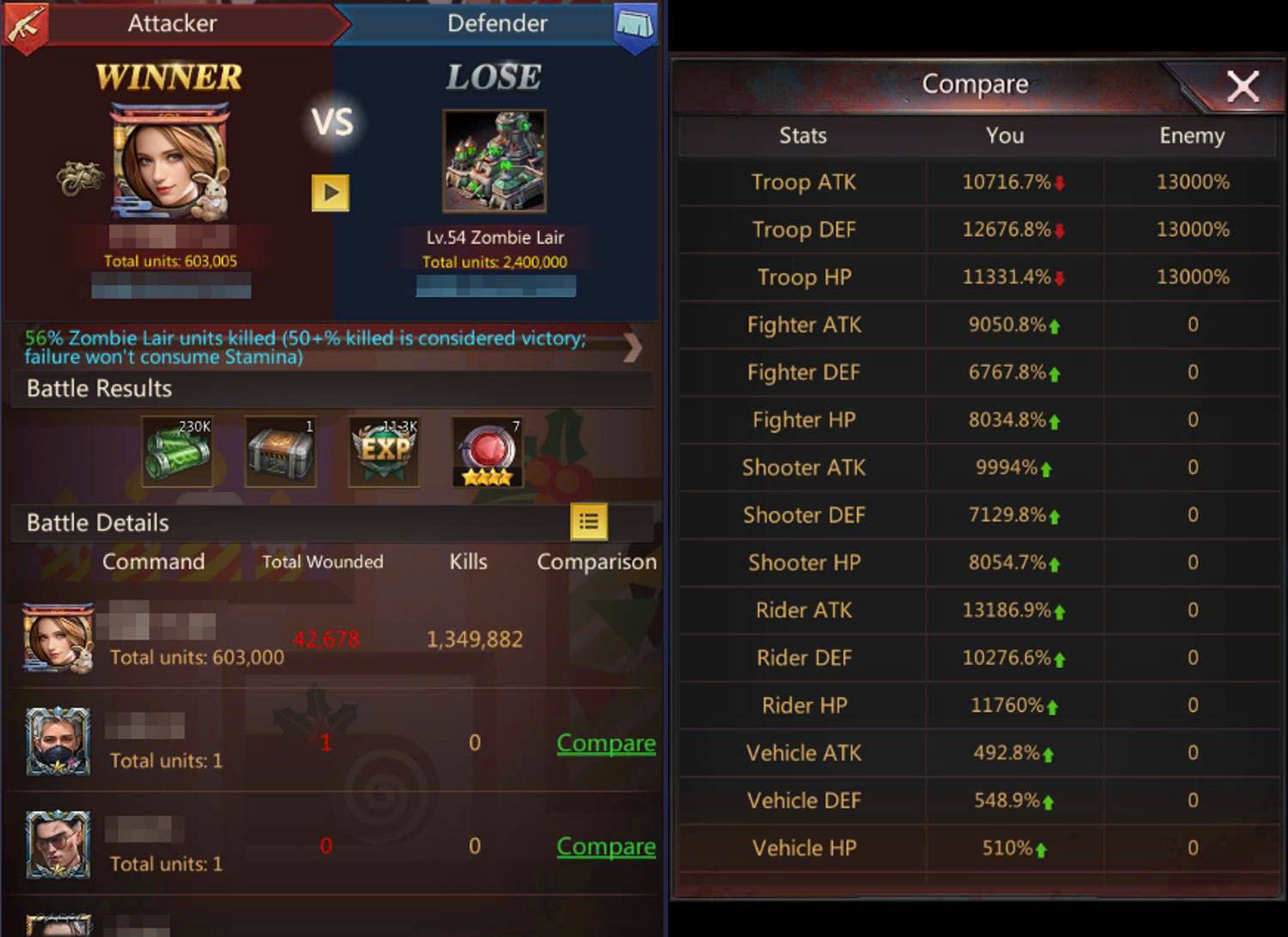Select the supply chest reward
Viewport: 1288px width, 937px height.
tap(281, 451)
